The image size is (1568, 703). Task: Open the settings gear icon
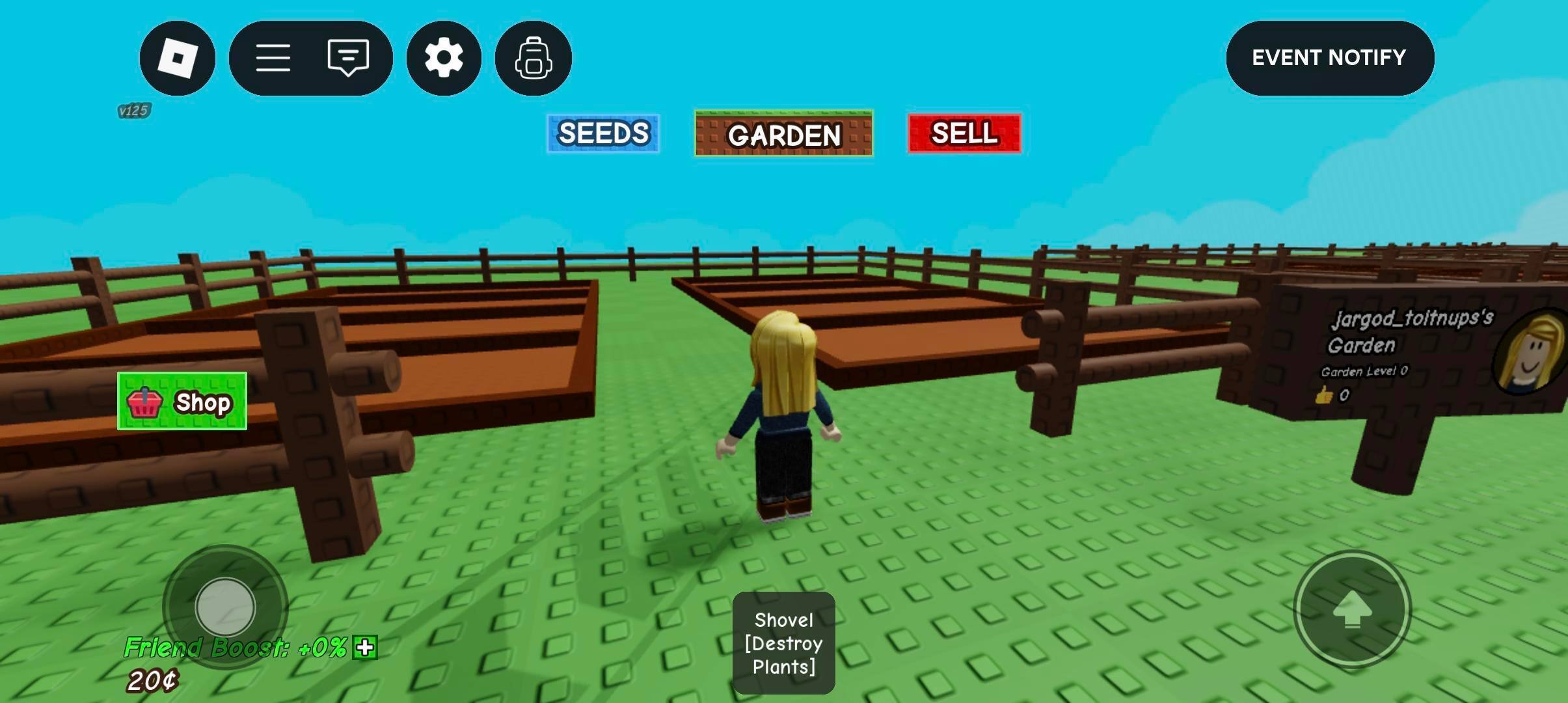(443, 58)
